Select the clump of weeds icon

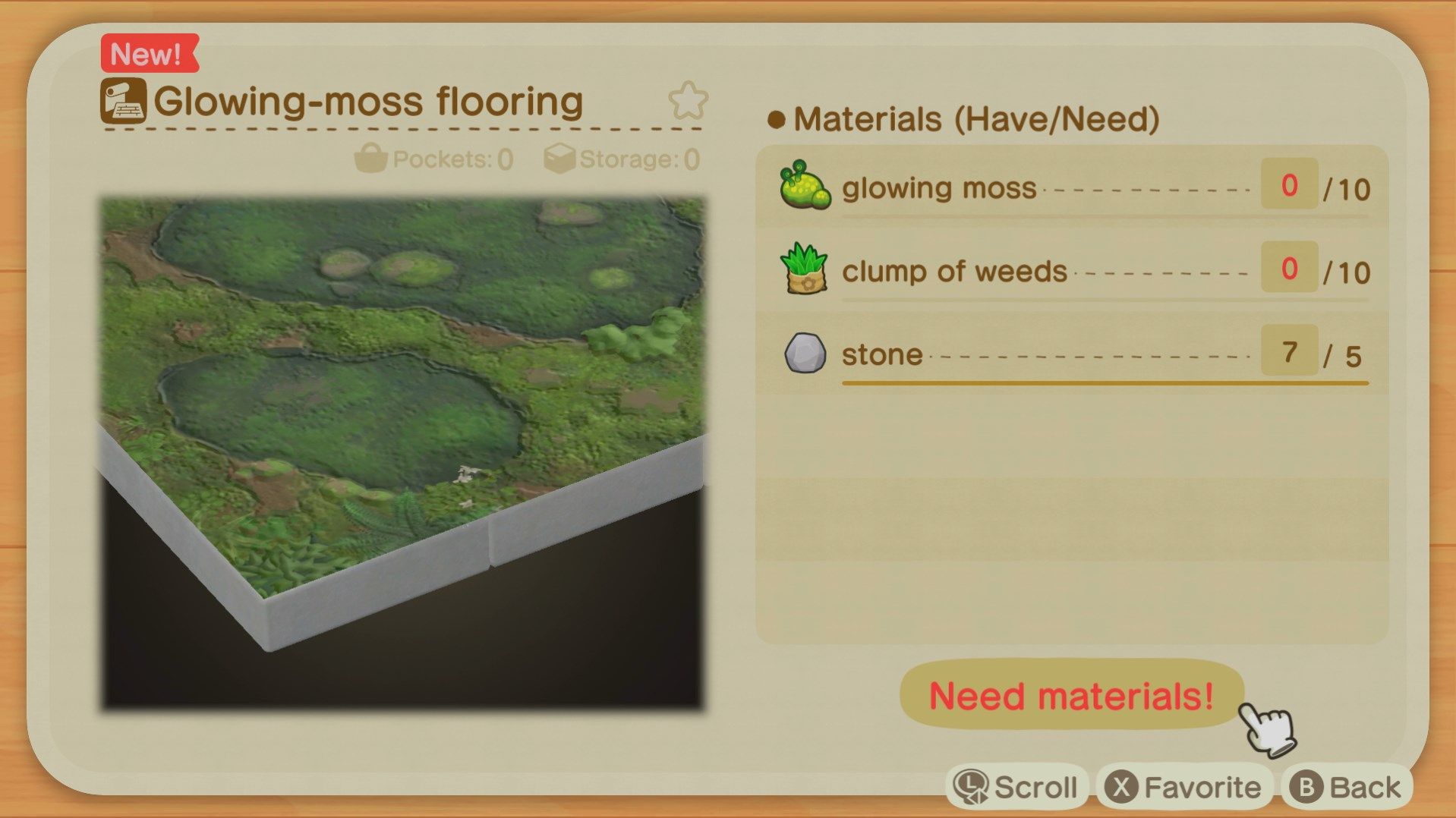[805, 269]
